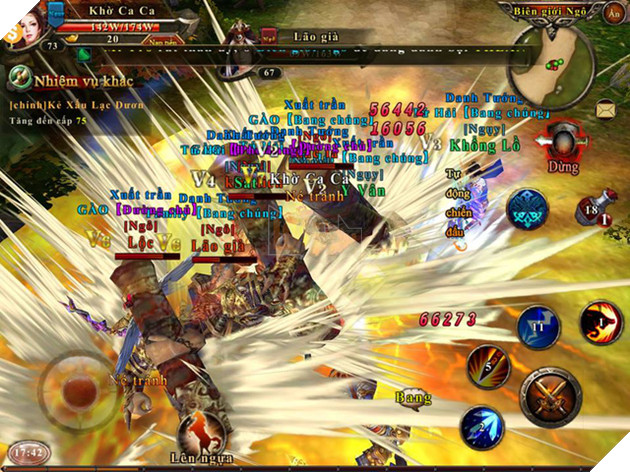Open the mail envelope icon
The image size is (630, 472).
coord(606,108)
